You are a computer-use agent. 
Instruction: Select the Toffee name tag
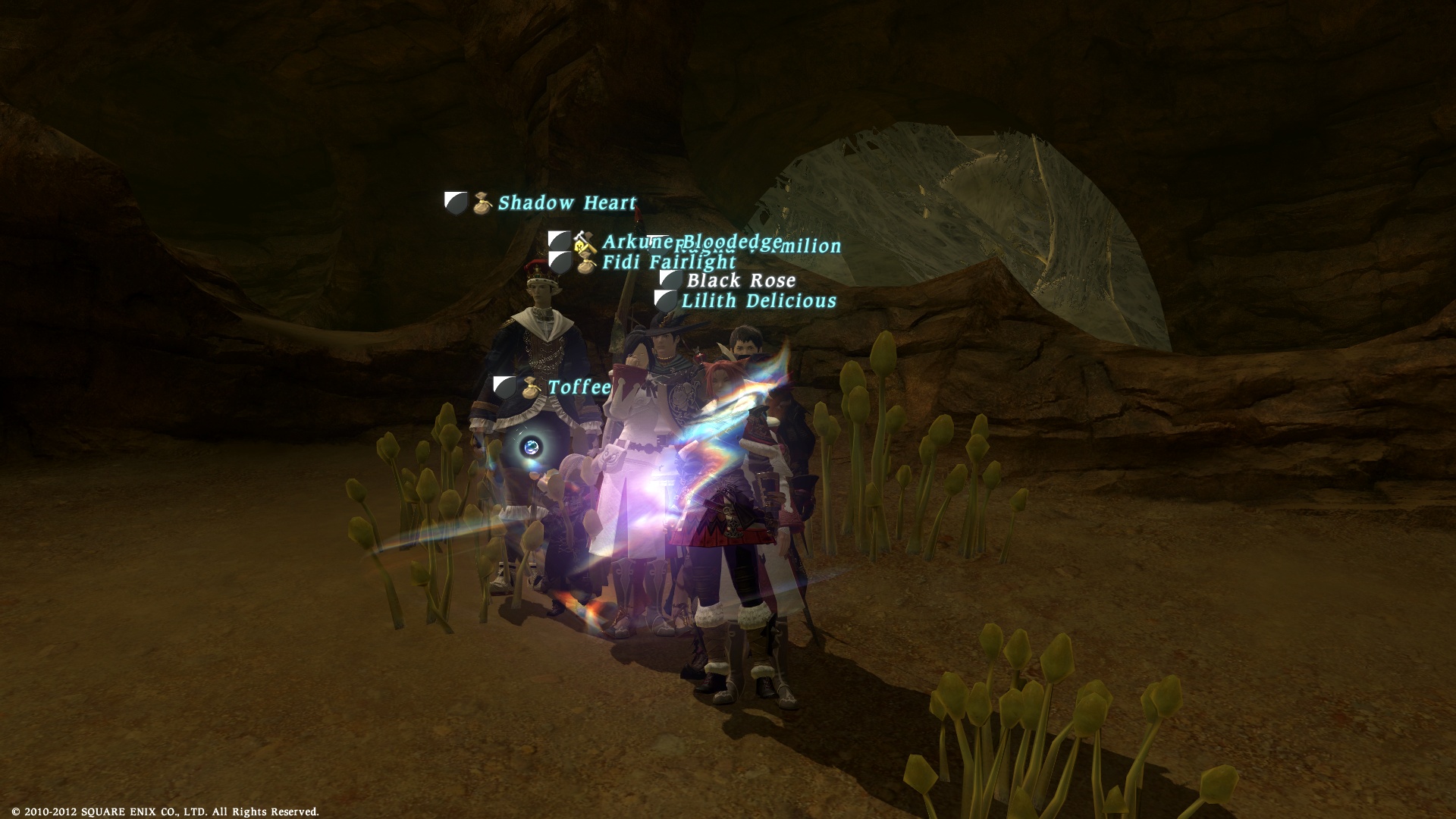pos(579,388)
